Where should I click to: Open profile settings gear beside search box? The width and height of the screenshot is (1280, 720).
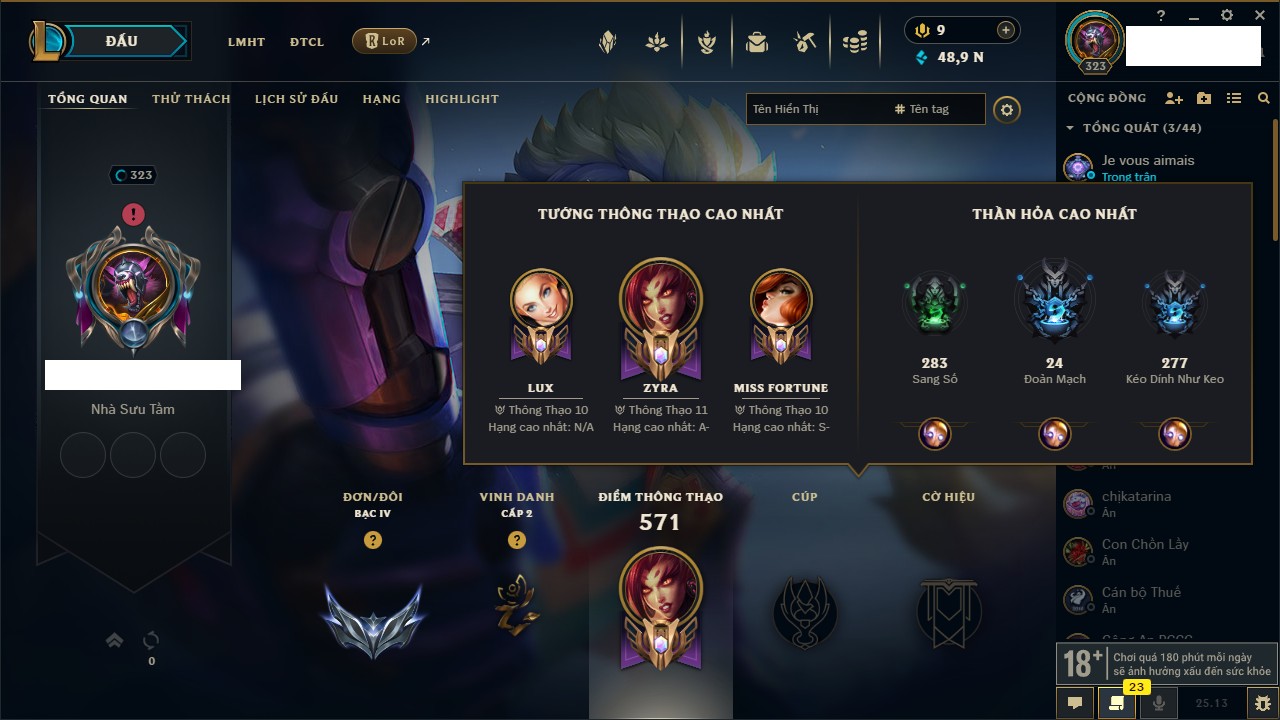(x=1007, y=109)
